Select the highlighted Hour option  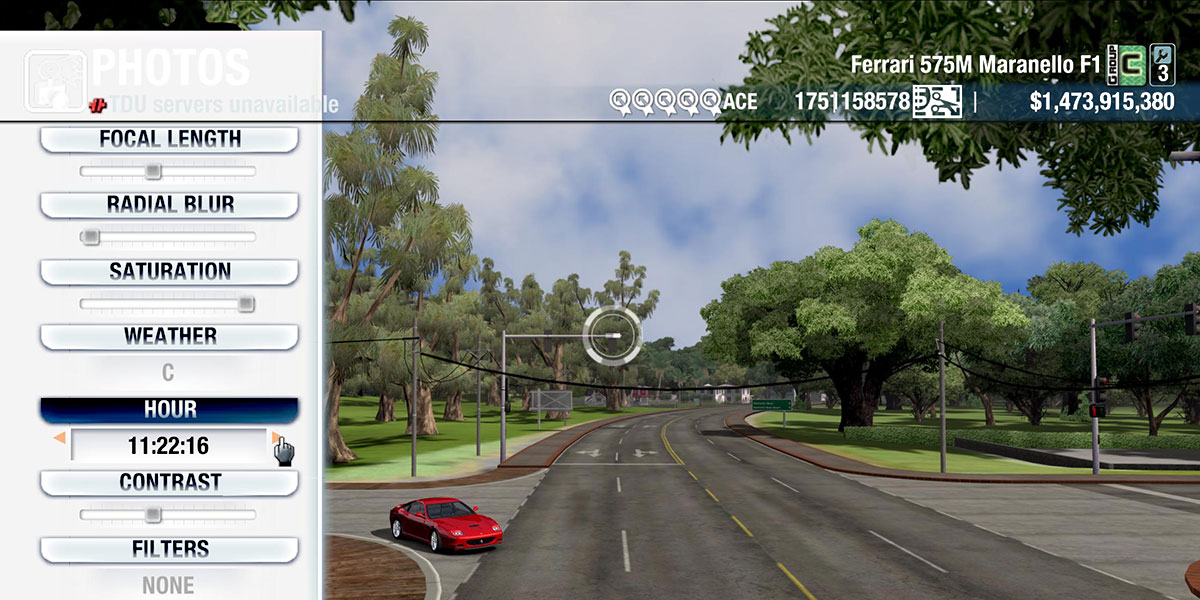point(169,410)
